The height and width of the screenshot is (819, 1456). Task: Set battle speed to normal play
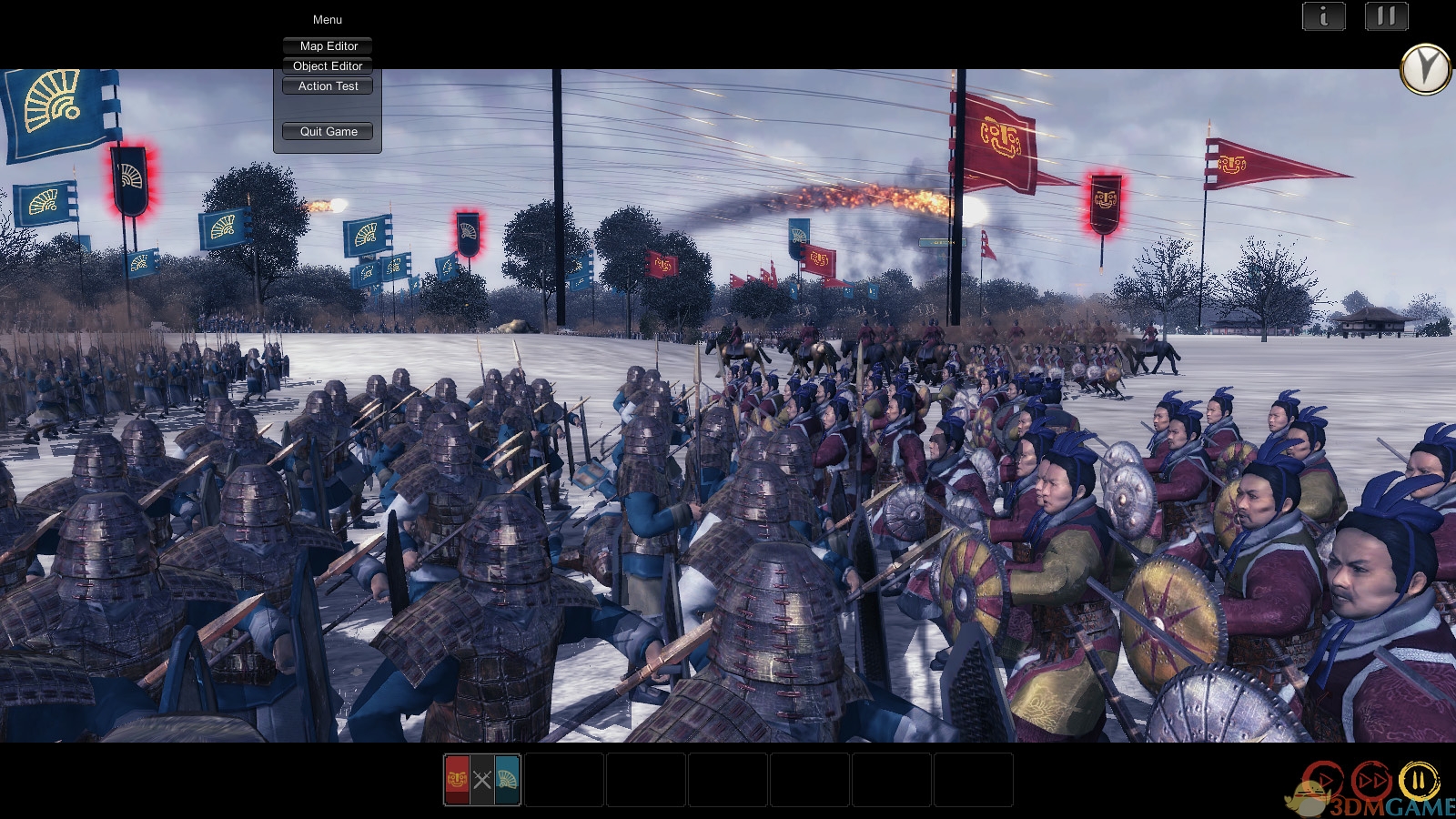(x=1322, y=781)
